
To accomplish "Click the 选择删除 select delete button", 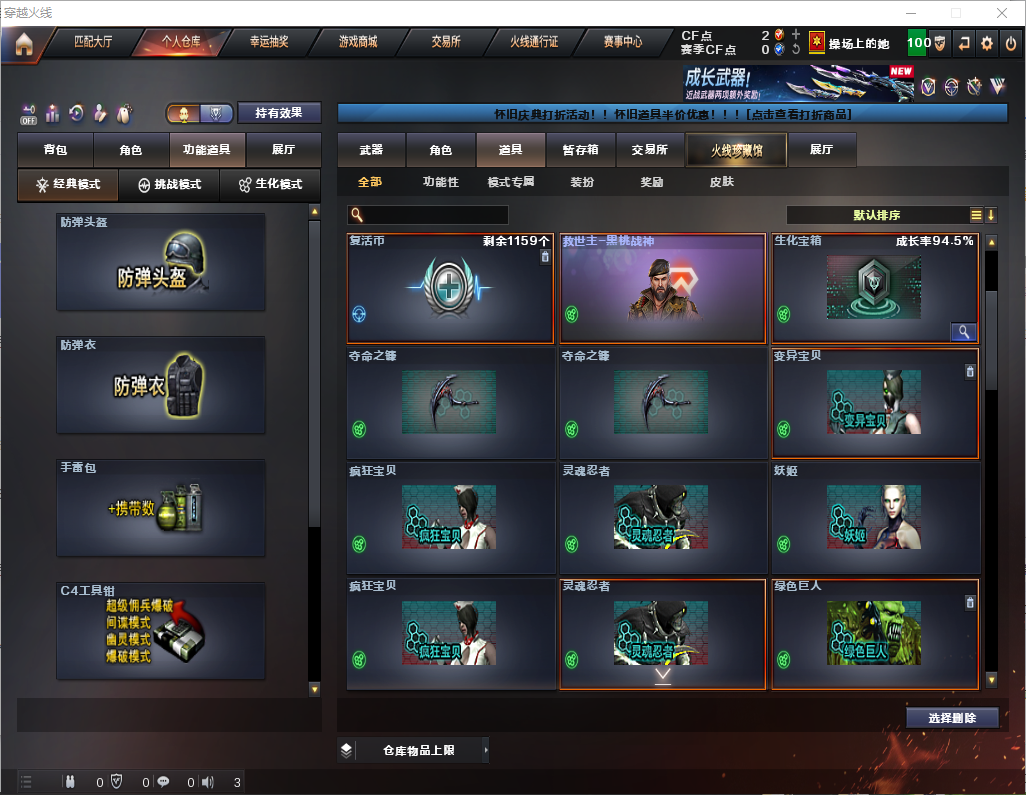I will coord(952,718).
